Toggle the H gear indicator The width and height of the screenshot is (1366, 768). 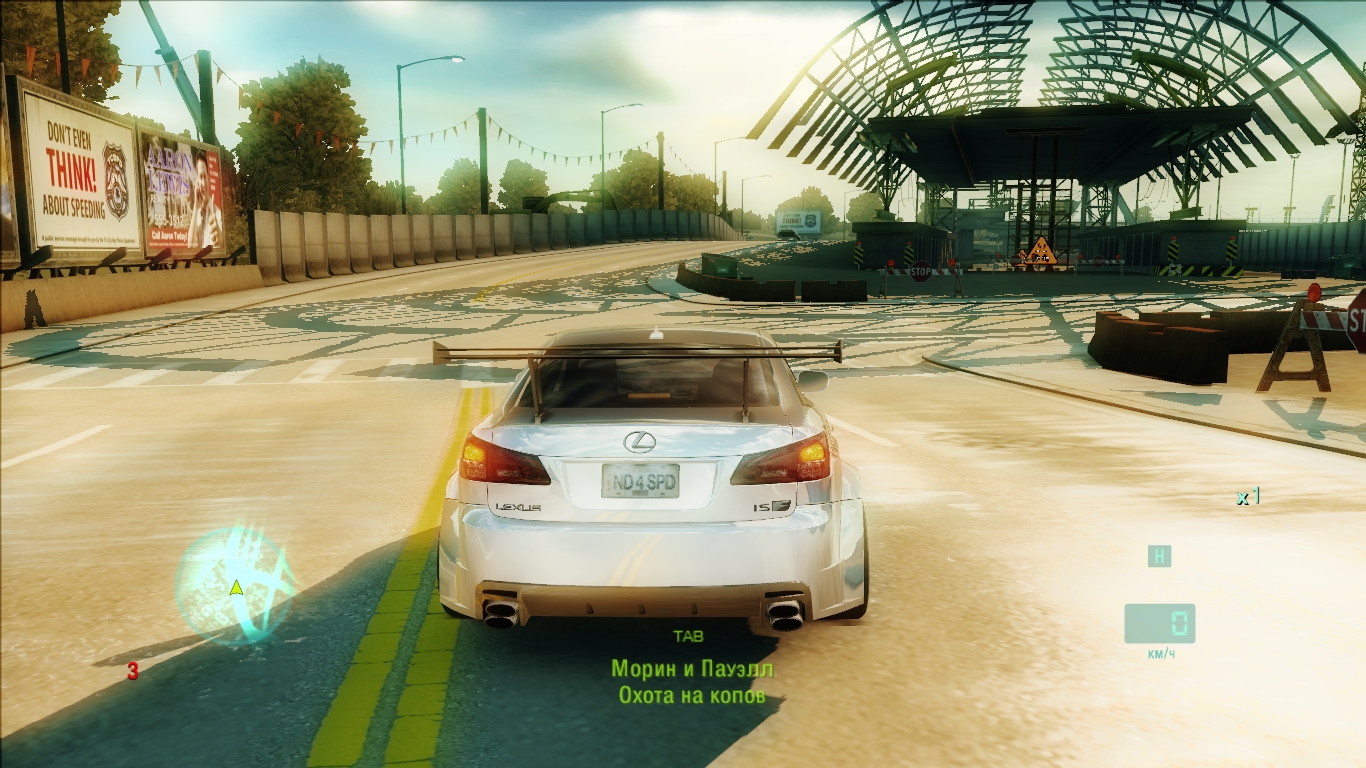click(x=1158, y=556)
